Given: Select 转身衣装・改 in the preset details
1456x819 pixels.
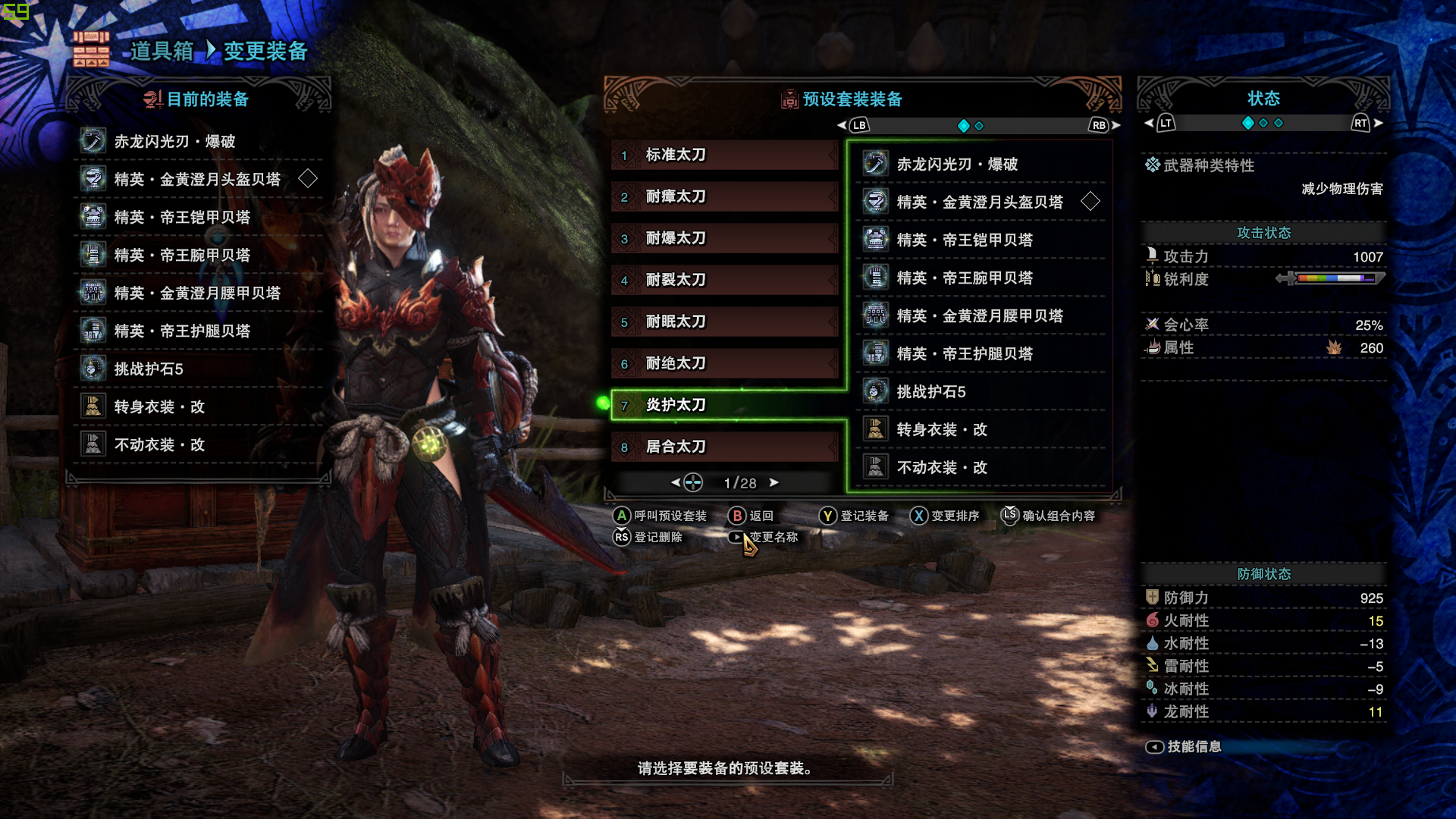Looking at the screenshot, I should 942,430.
